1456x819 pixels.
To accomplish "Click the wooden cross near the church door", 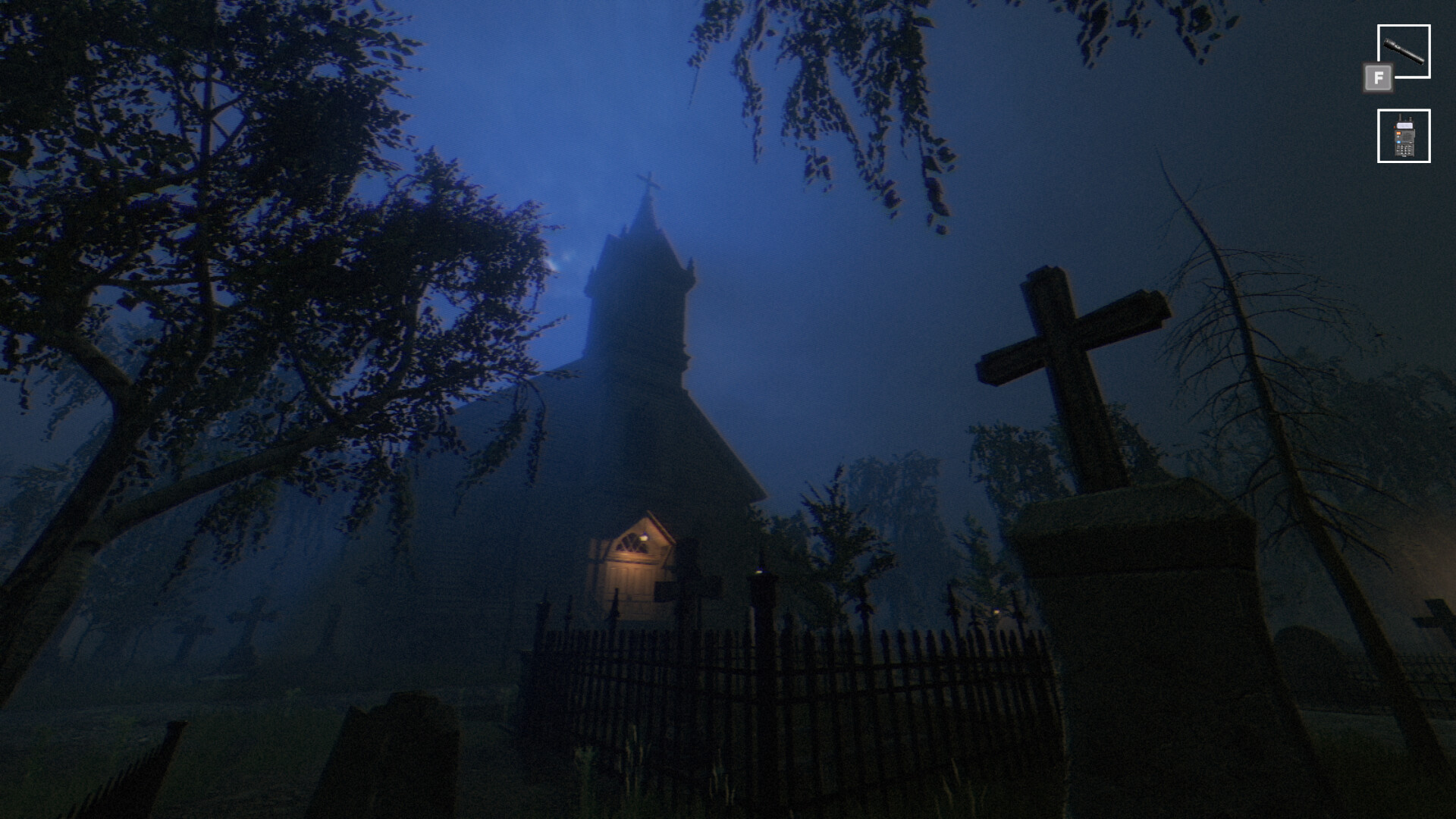I will pos(691,591).
